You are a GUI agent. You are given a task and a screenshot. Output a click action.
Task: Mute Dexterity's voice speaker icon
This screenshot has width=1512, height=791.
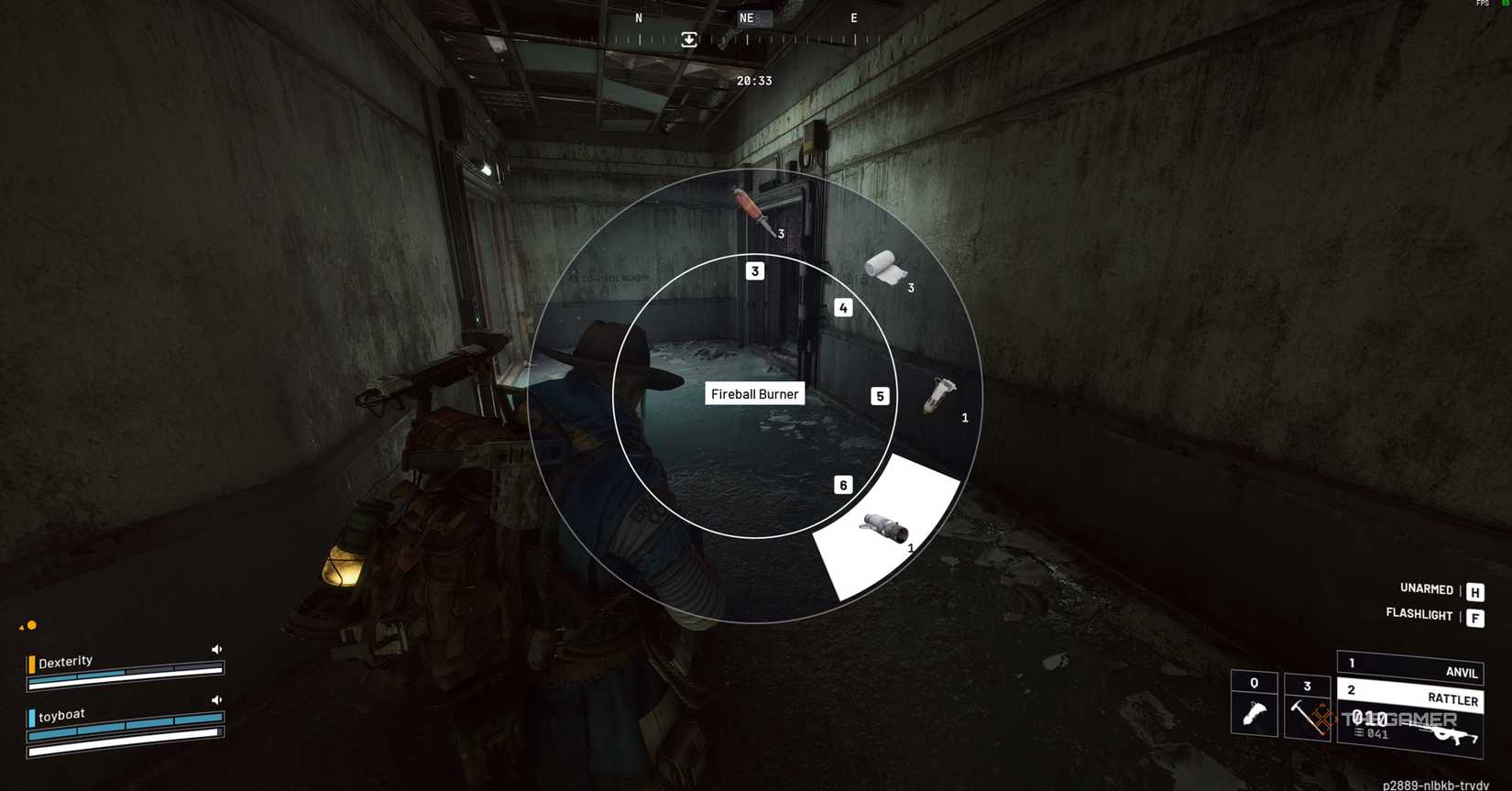(216, 648)
